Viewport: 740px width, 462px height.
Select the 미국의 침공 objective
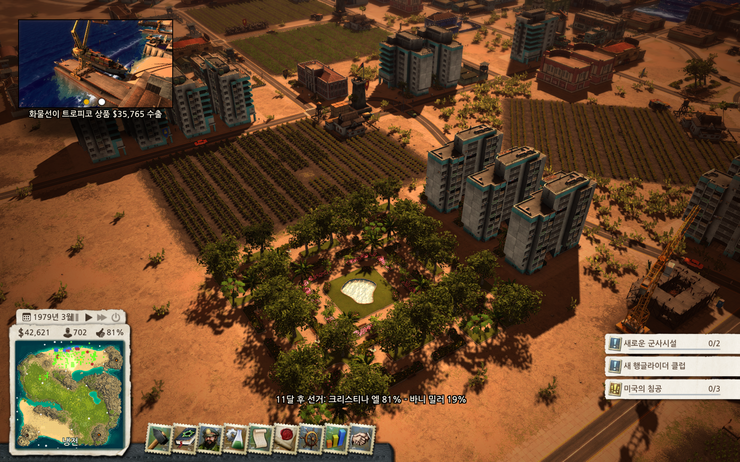tap(665, 389)
